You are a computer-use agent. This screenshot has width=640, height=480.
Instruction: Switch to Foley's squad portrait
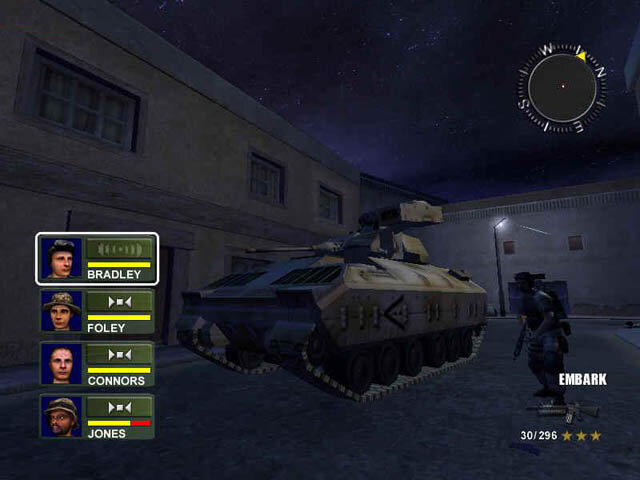[x=61, y=311]
